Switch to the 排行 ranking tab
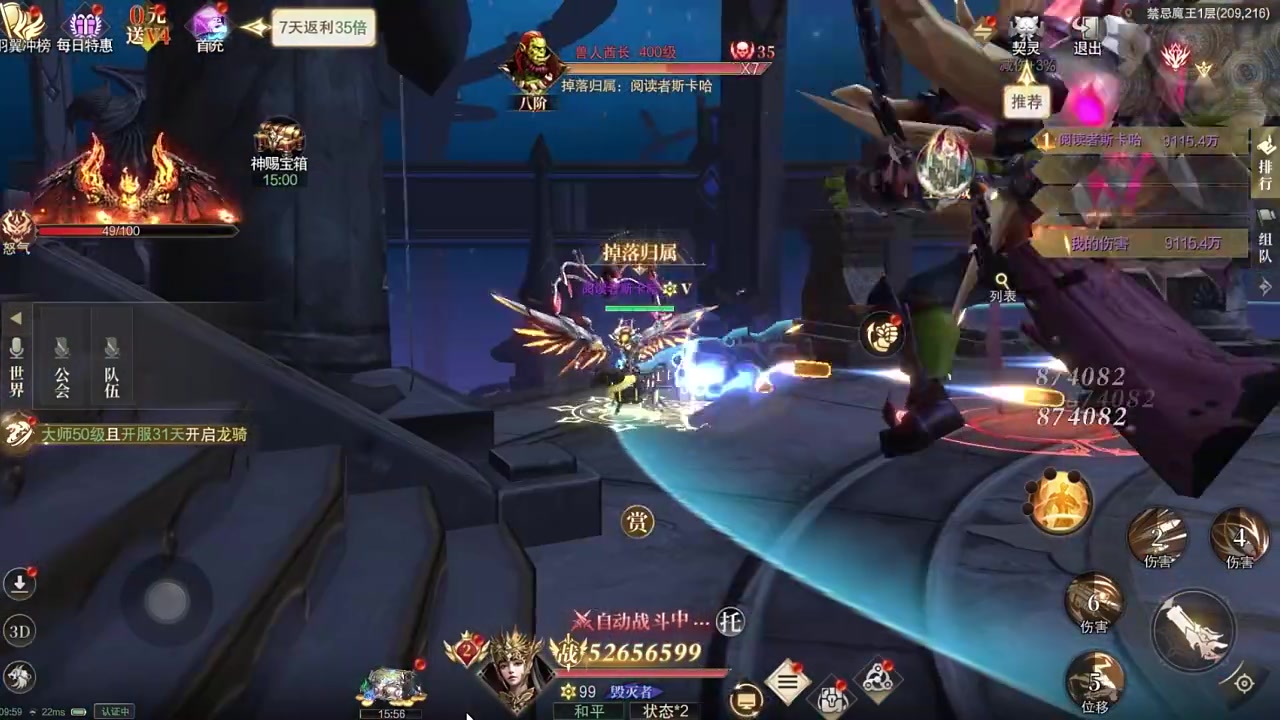This screenshot has width=1280, height=720. pos(1265,164)
